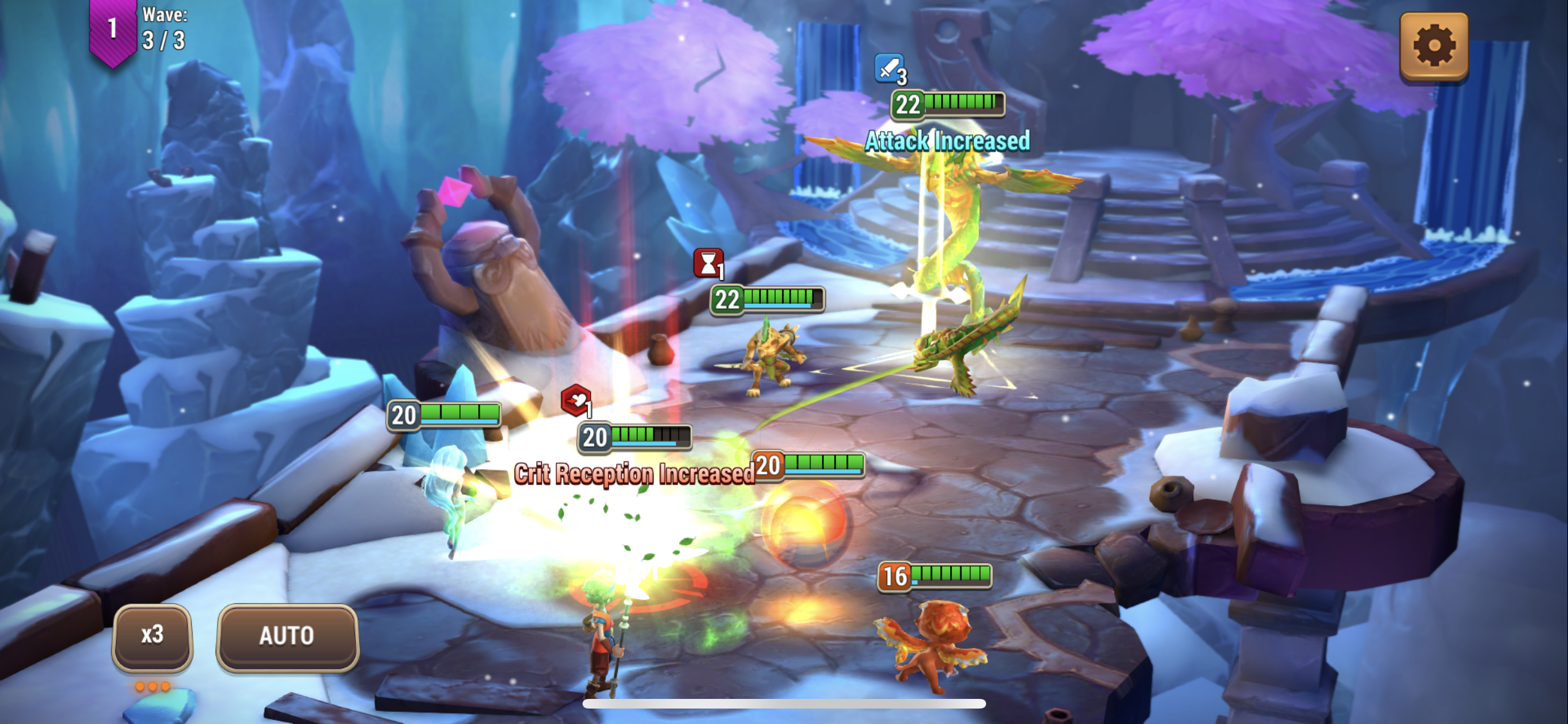Toggle the x3 battle speed button
This screenshot has height=724, width=1568.
click(153, 636)
